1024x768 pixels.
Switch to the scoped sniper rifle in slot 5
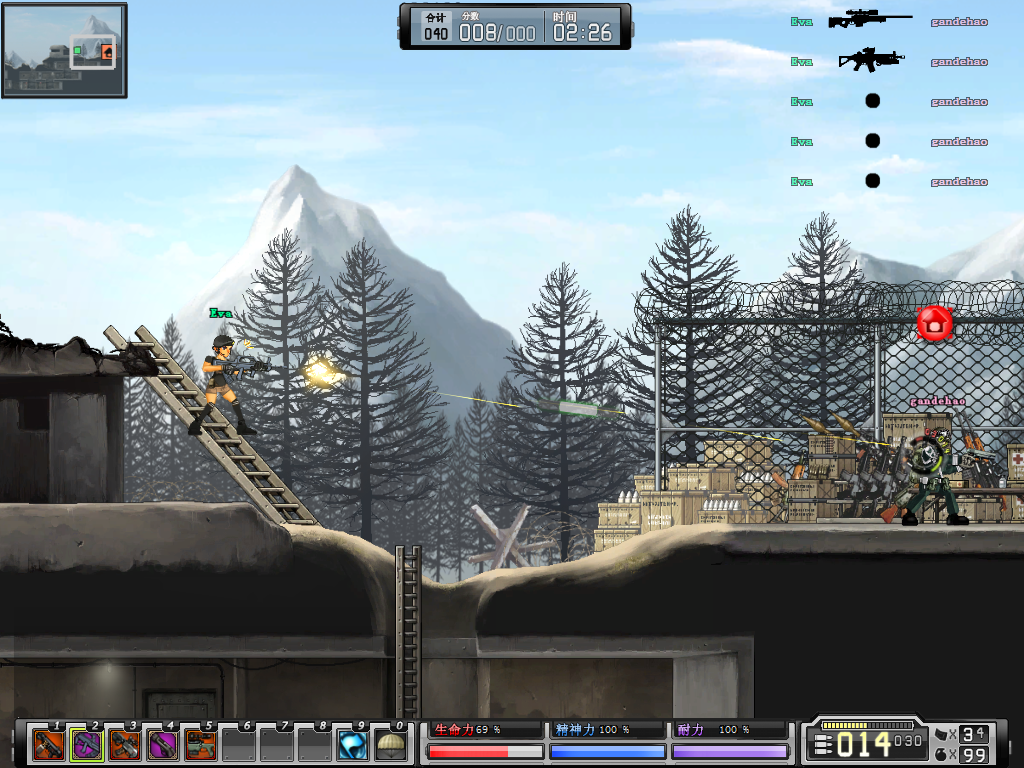[200, 745]
